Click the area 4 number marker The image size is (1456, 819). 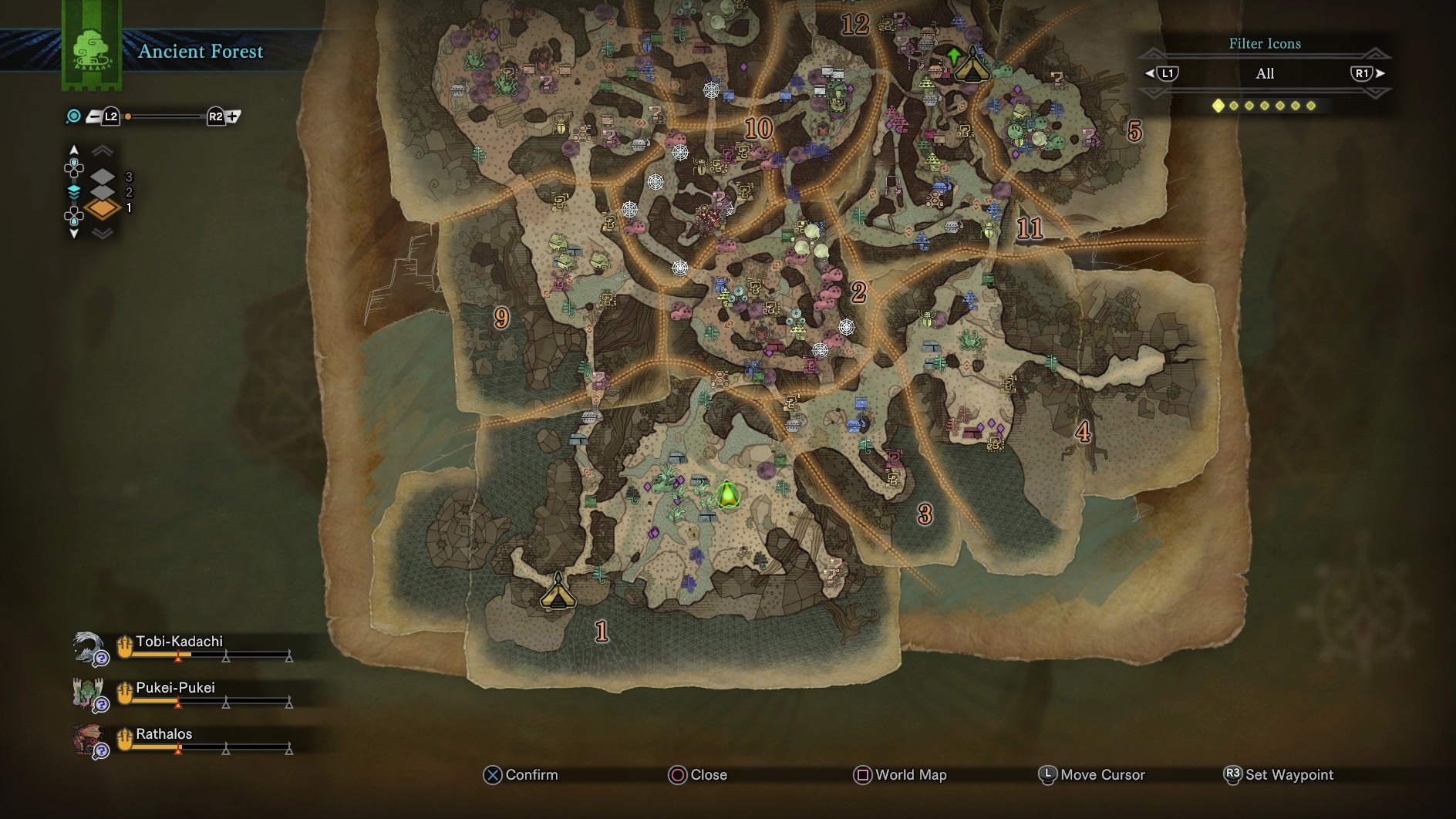(x=1083, y=432)
